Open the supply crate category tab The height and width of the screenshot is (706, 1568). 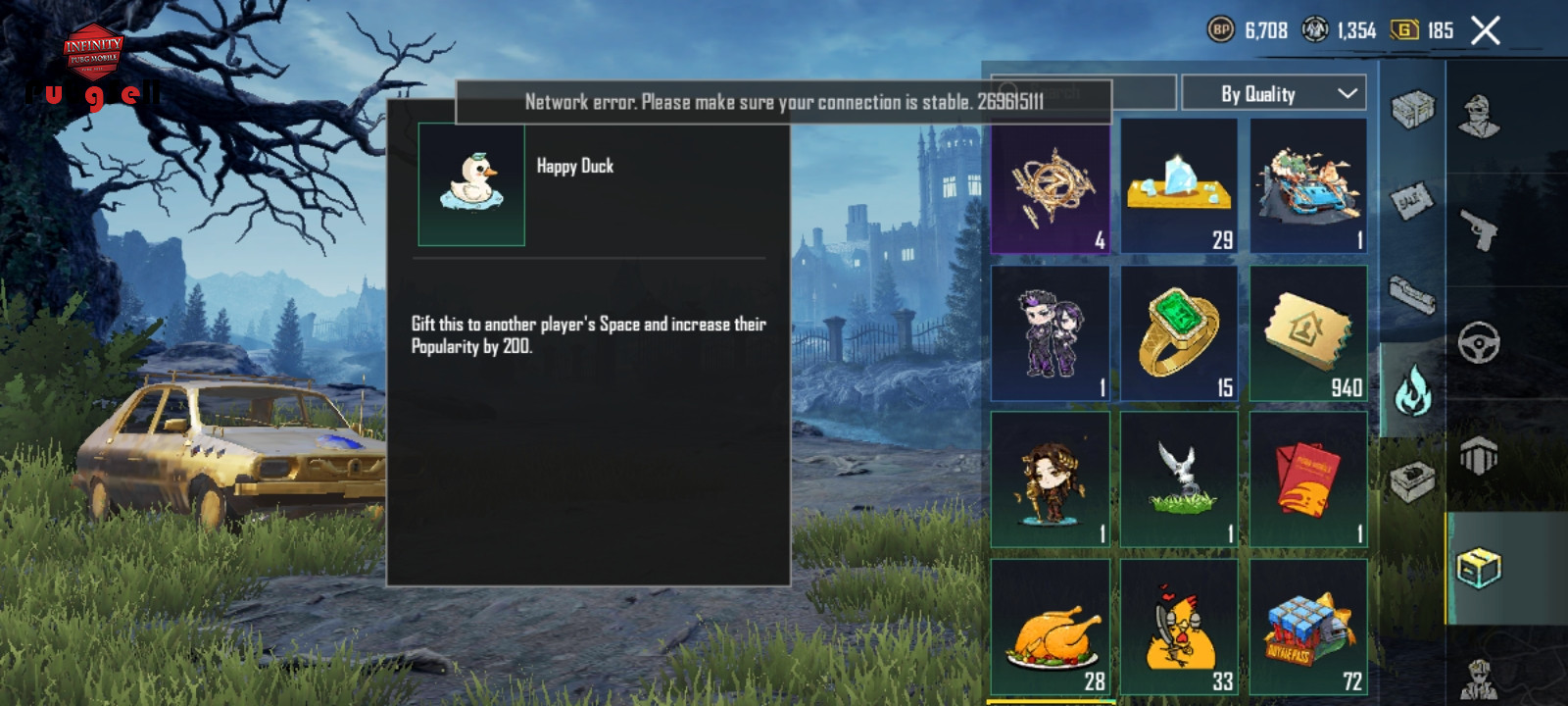1412,109
